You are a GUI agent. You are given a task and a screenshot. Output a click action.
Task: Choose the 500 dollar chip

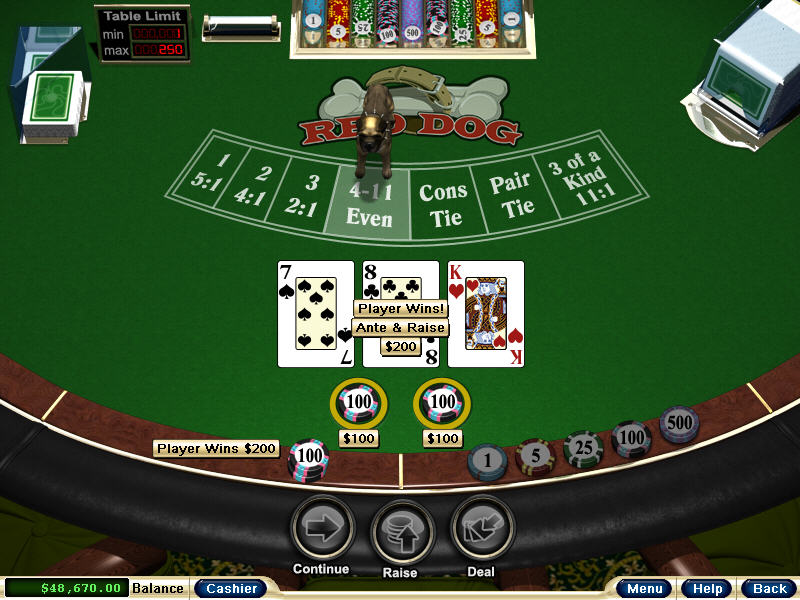point(679,424)
